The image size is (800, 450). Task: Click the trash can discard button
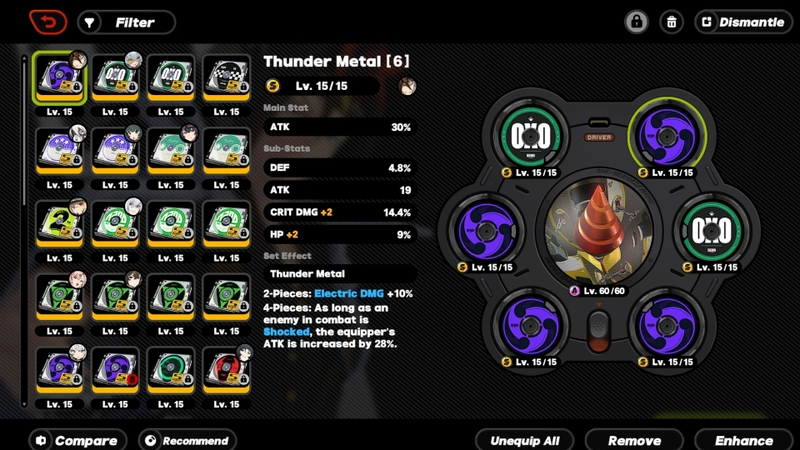click(673, 22)
